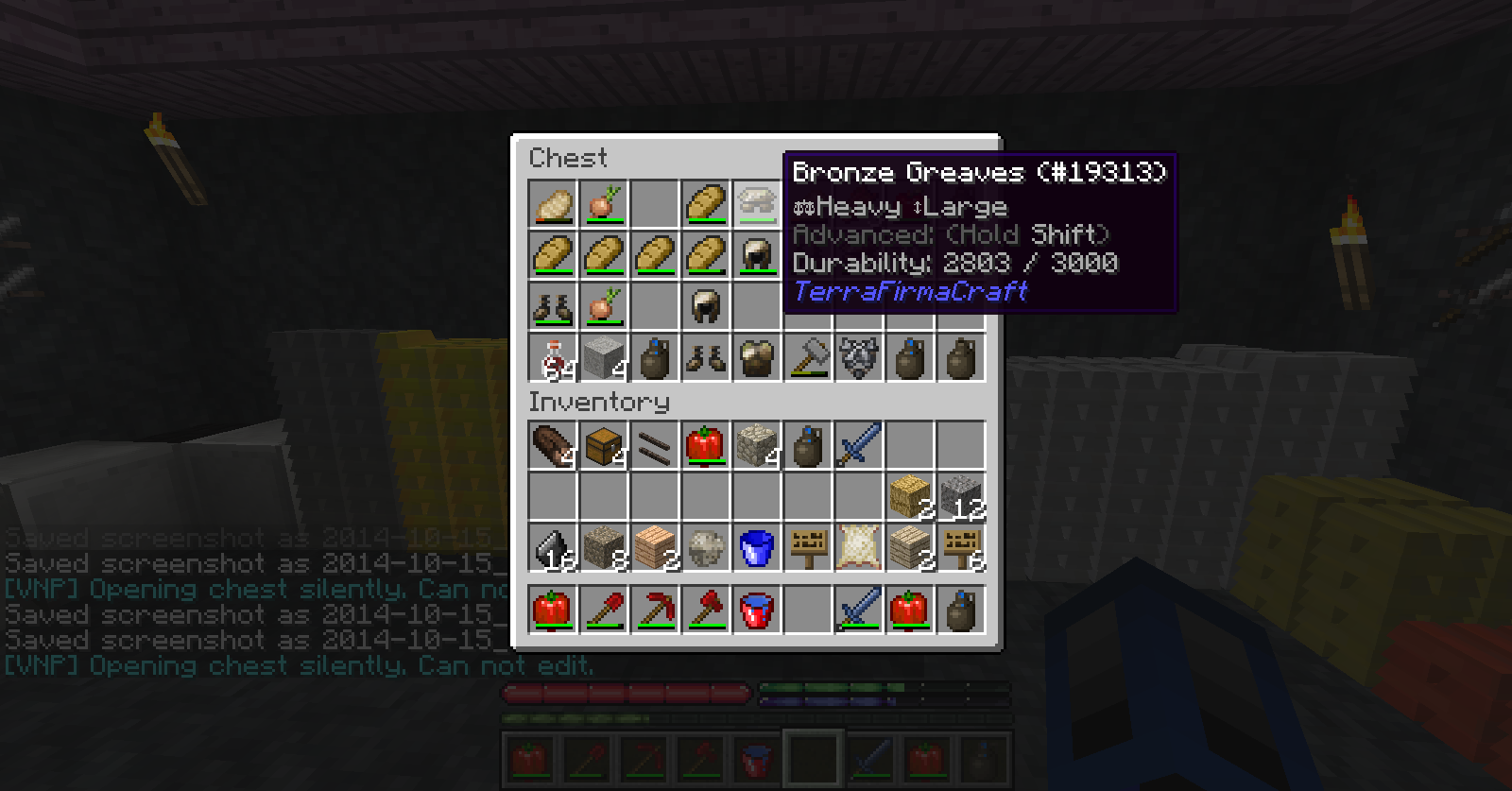Select the stack of six signs

coord(961,547)
